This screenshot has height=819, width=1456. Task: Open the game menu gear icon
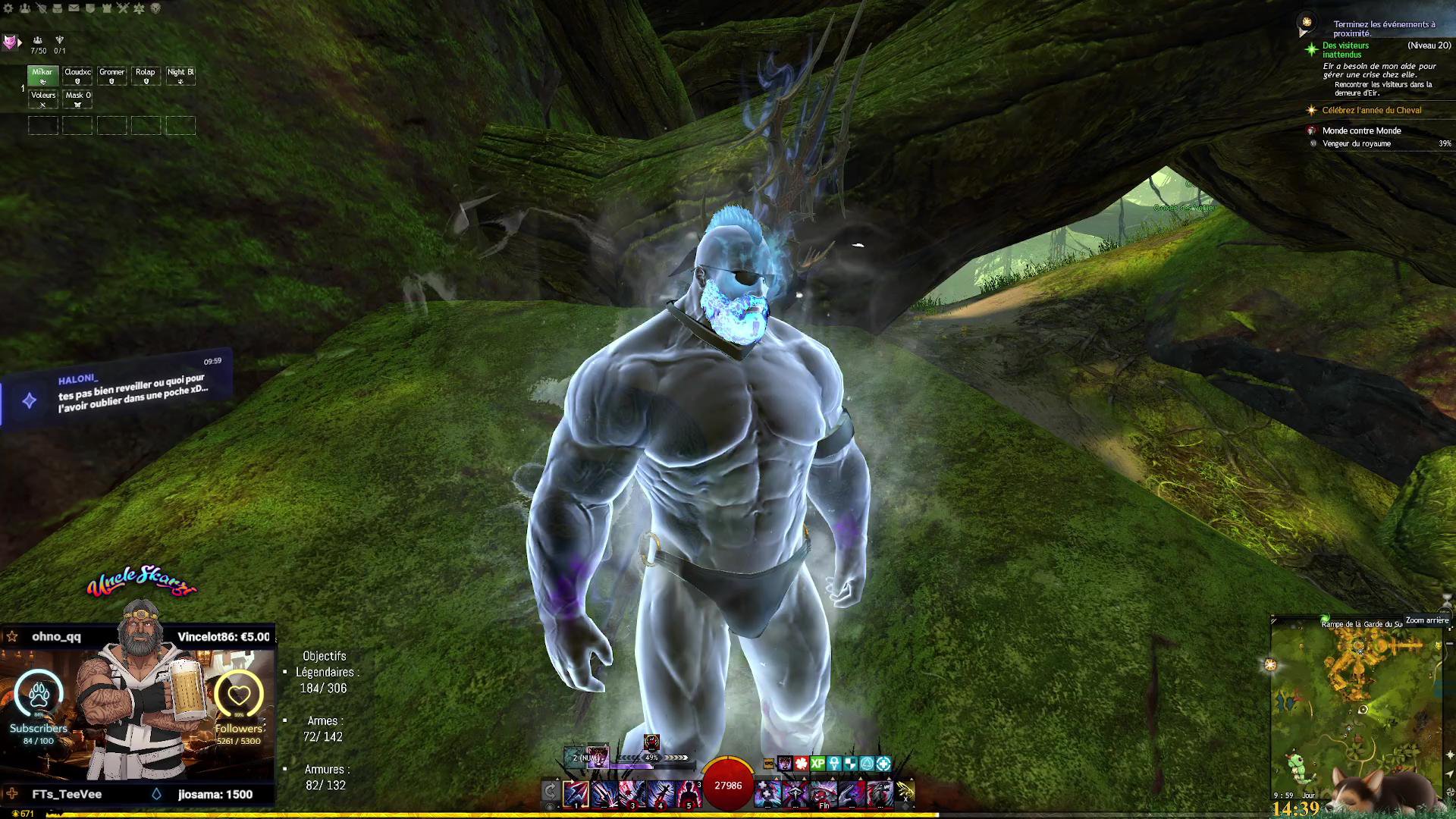point(8,8)
